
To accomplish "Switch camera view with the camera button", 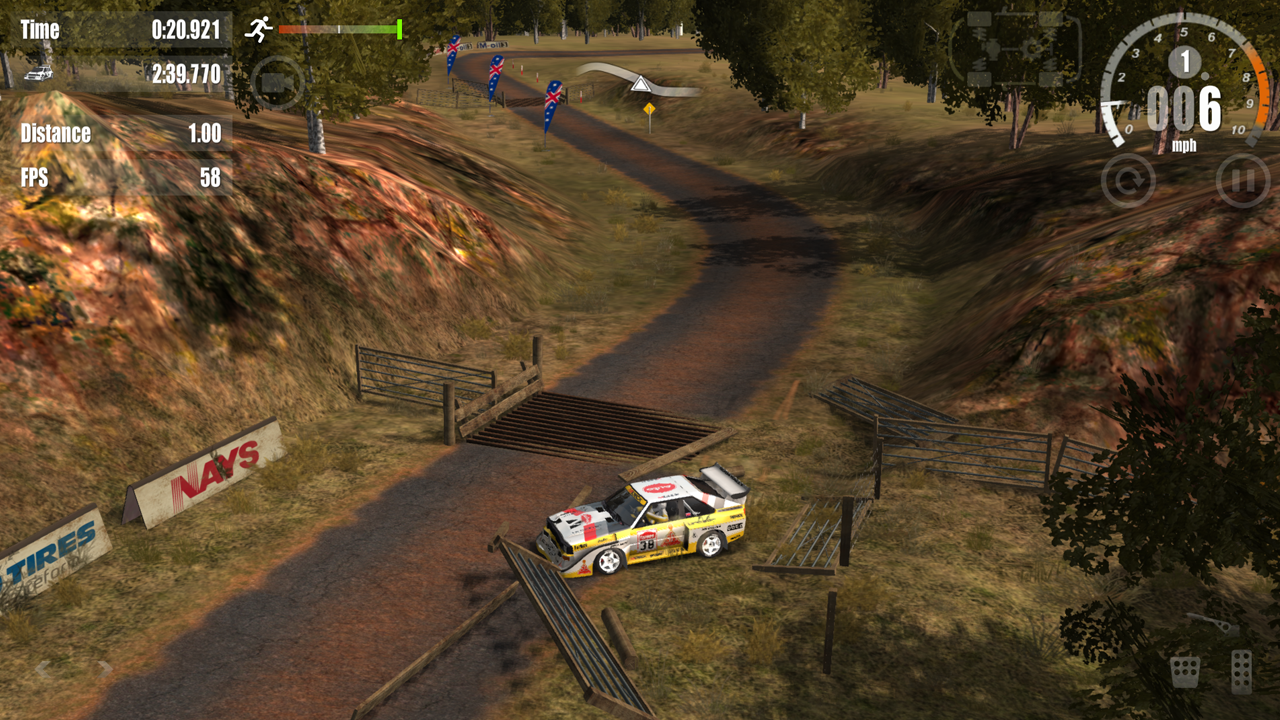I will (277, 82).
